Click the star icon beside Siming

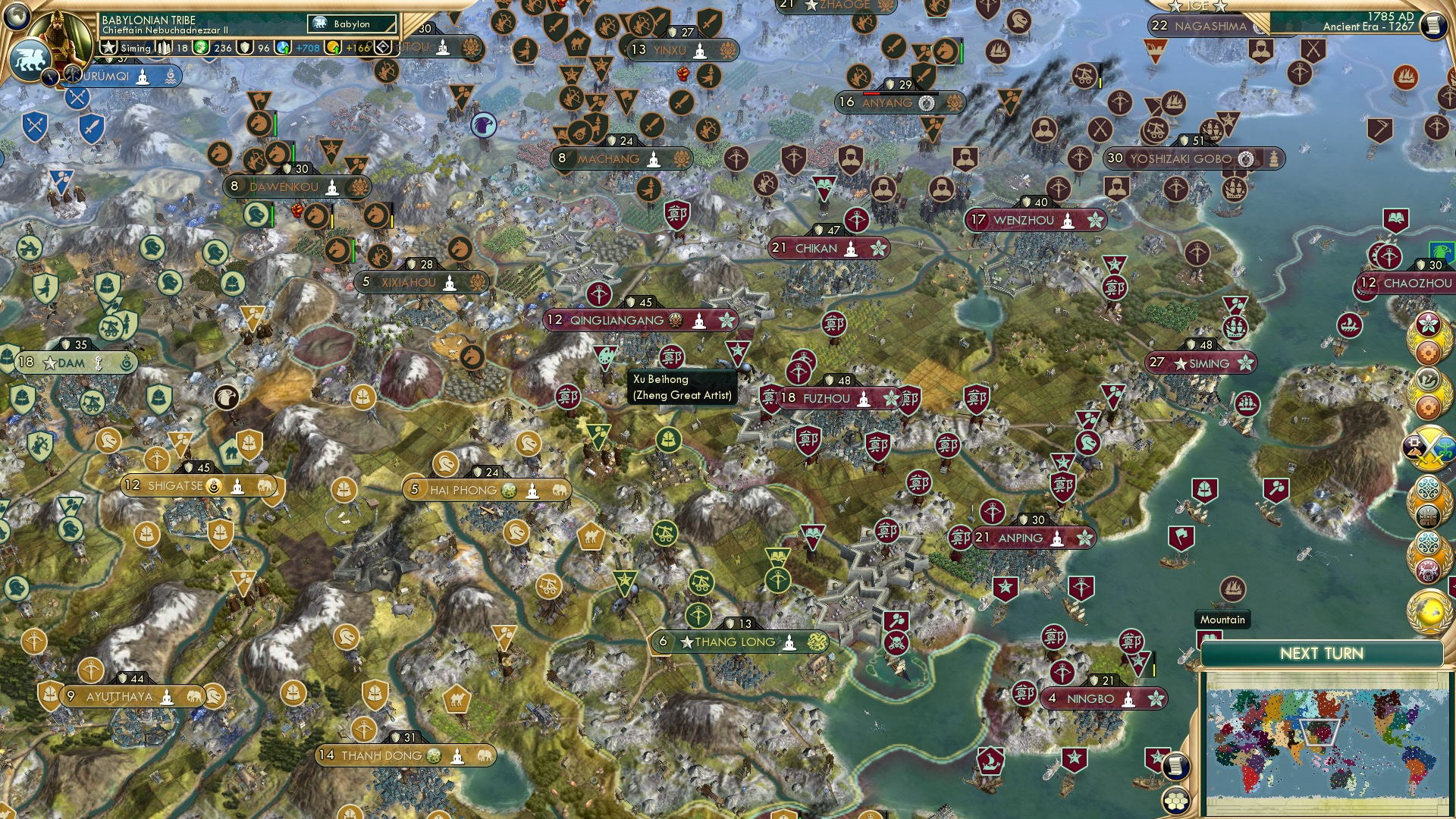tap(109, 47)
